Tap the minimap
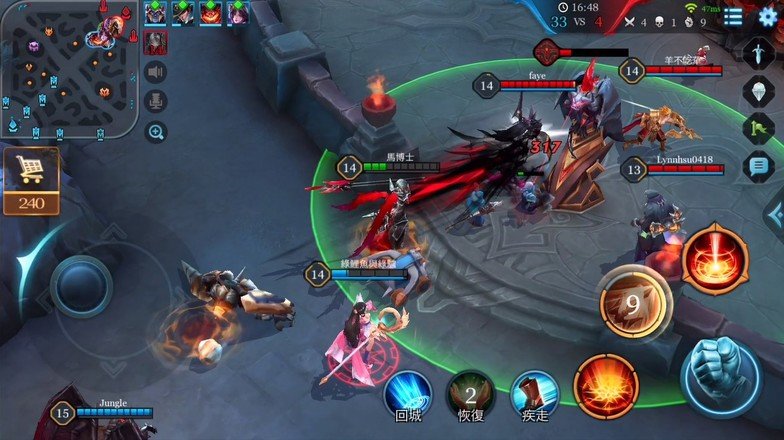 click(x=68, y=68)
